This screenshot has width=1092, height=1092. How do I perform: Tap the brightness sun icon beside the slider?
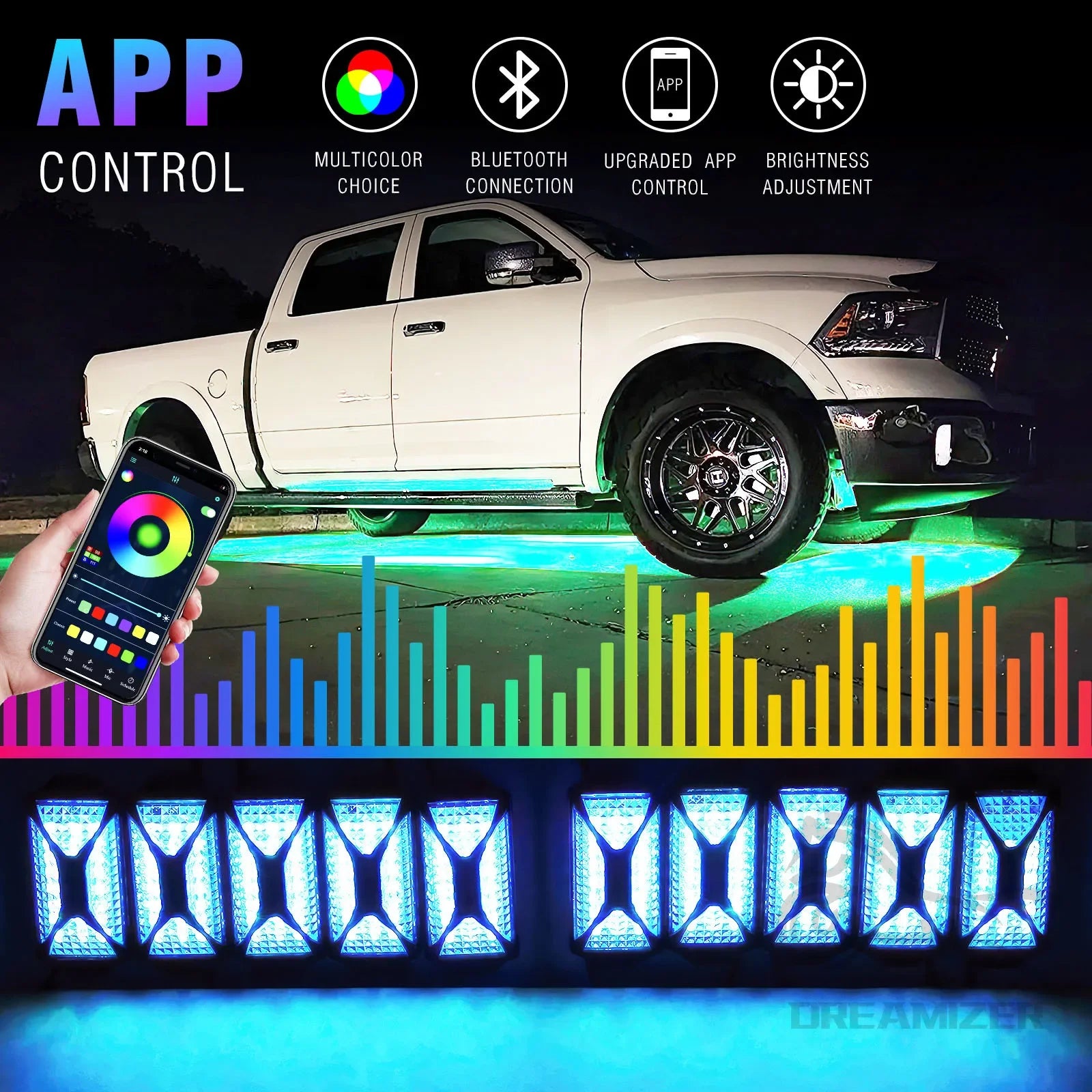[166, 618]
